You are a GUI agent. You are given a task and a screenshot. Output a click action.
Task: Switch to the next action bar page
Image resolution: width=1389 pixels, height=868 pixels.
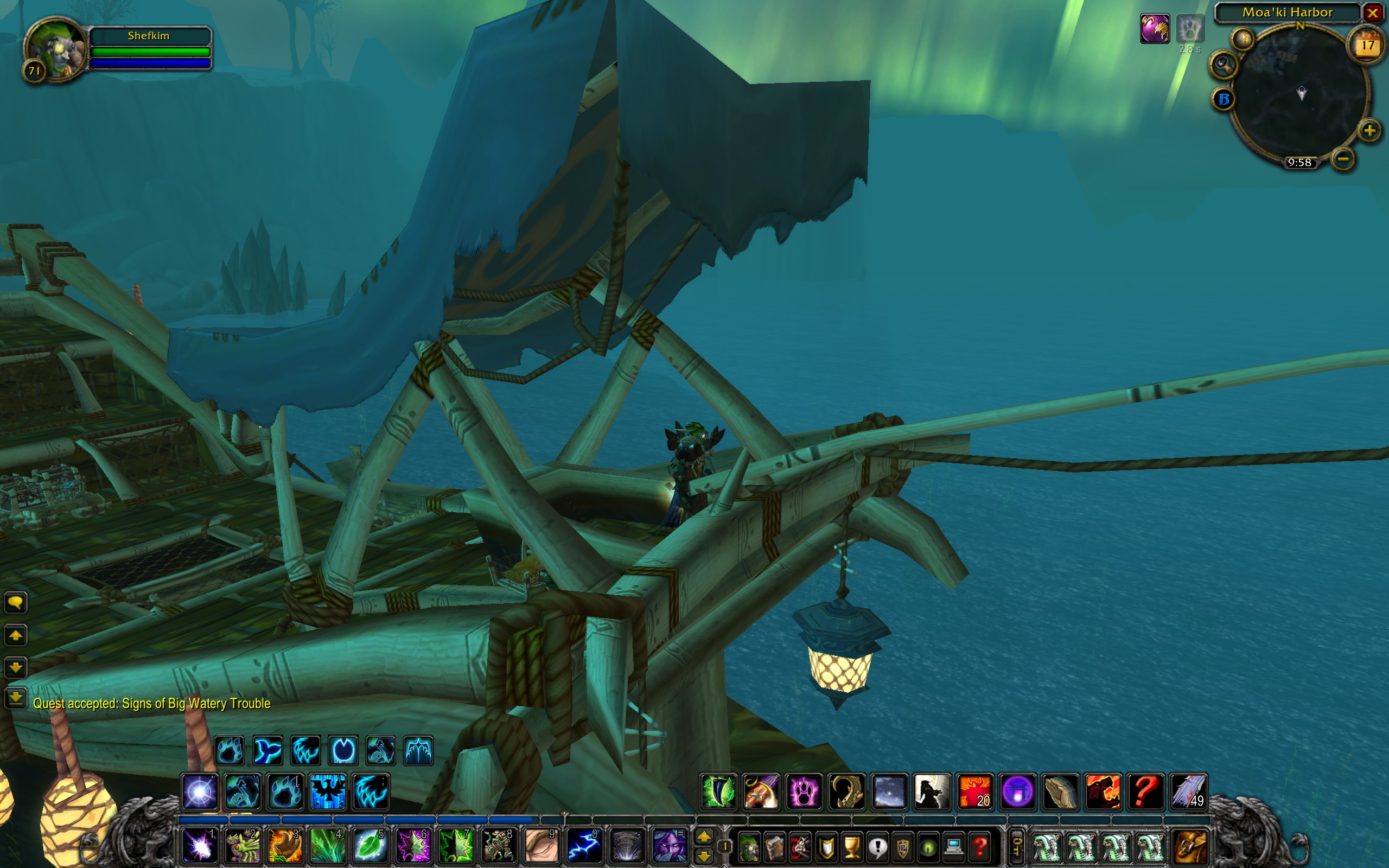click(x=704, y=837)
